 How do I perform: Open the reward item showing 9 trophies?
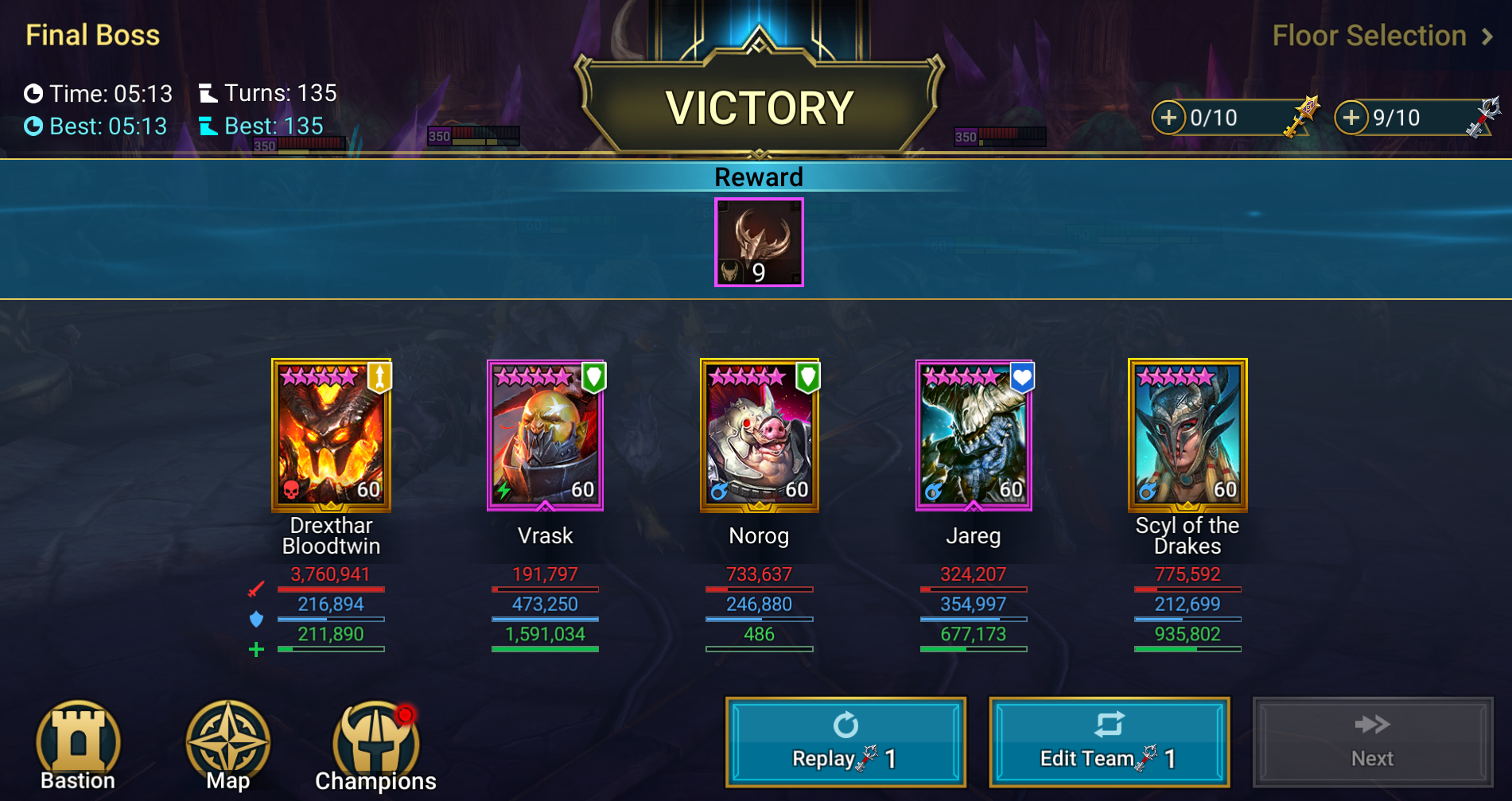[x=758, y=241]
